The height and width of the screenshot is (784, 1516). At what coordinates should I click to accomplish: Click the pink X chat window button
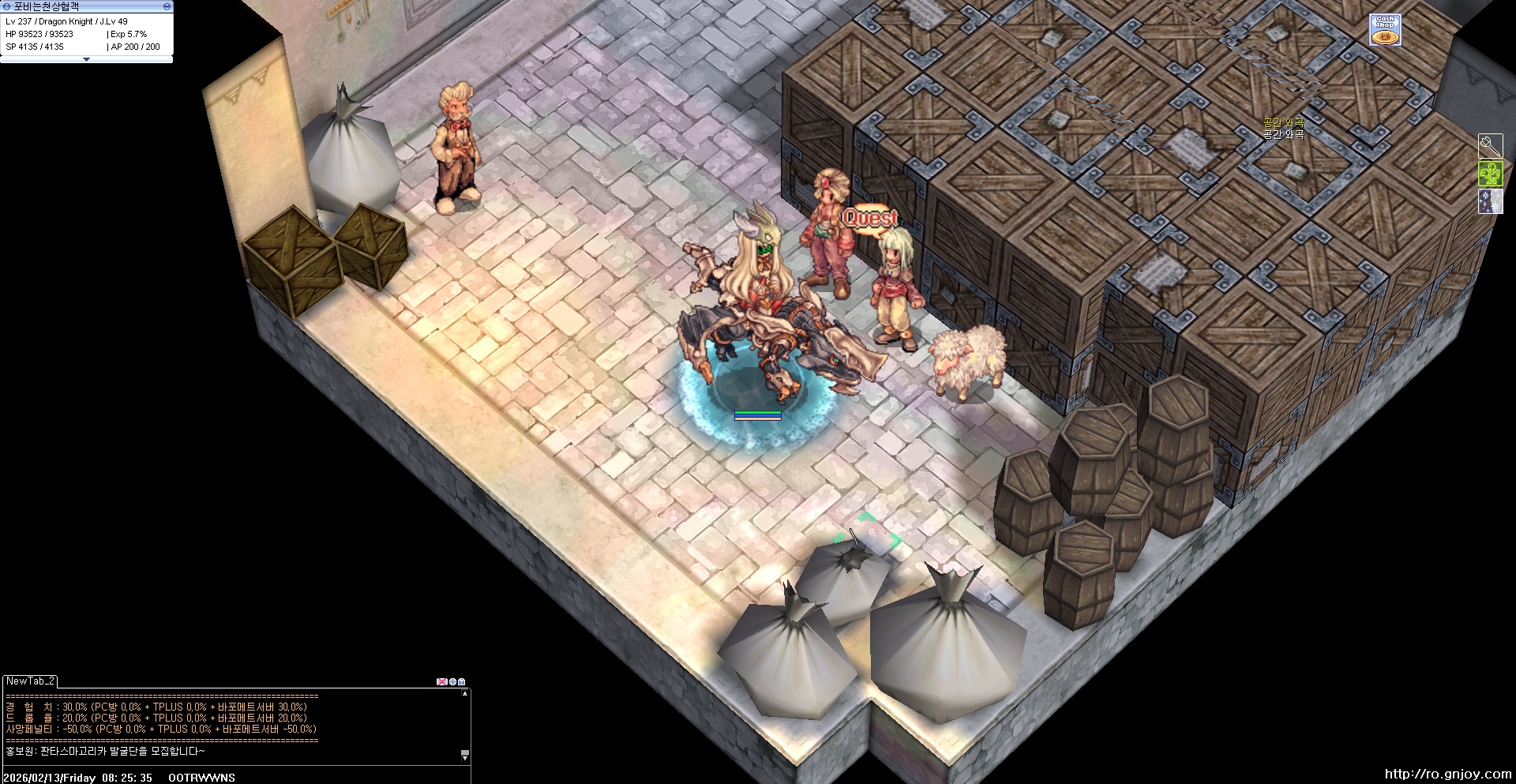[441, 681]
